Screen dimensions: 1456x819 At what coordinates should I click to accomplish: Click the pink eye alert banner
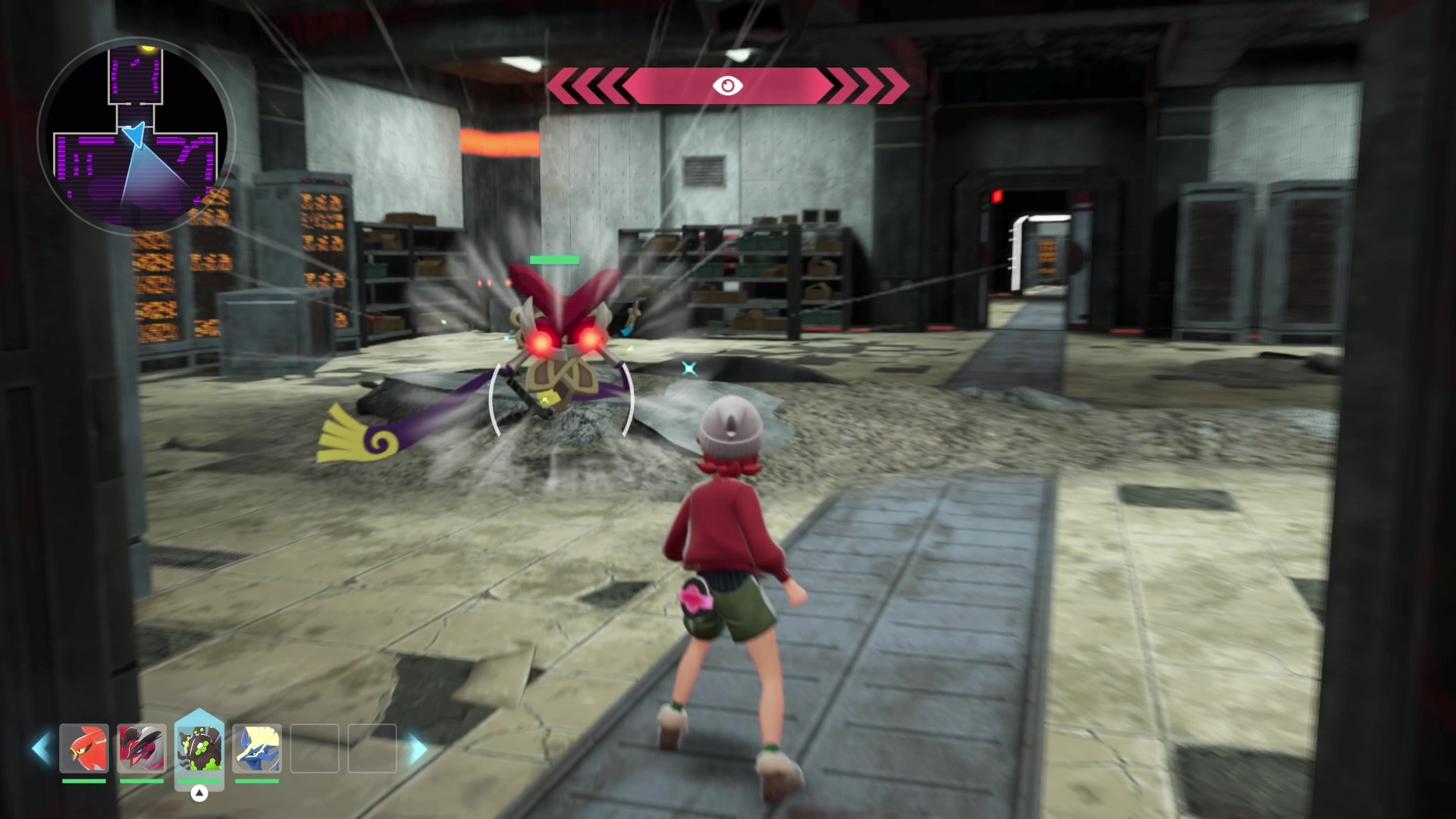click(x=727, y=86)
